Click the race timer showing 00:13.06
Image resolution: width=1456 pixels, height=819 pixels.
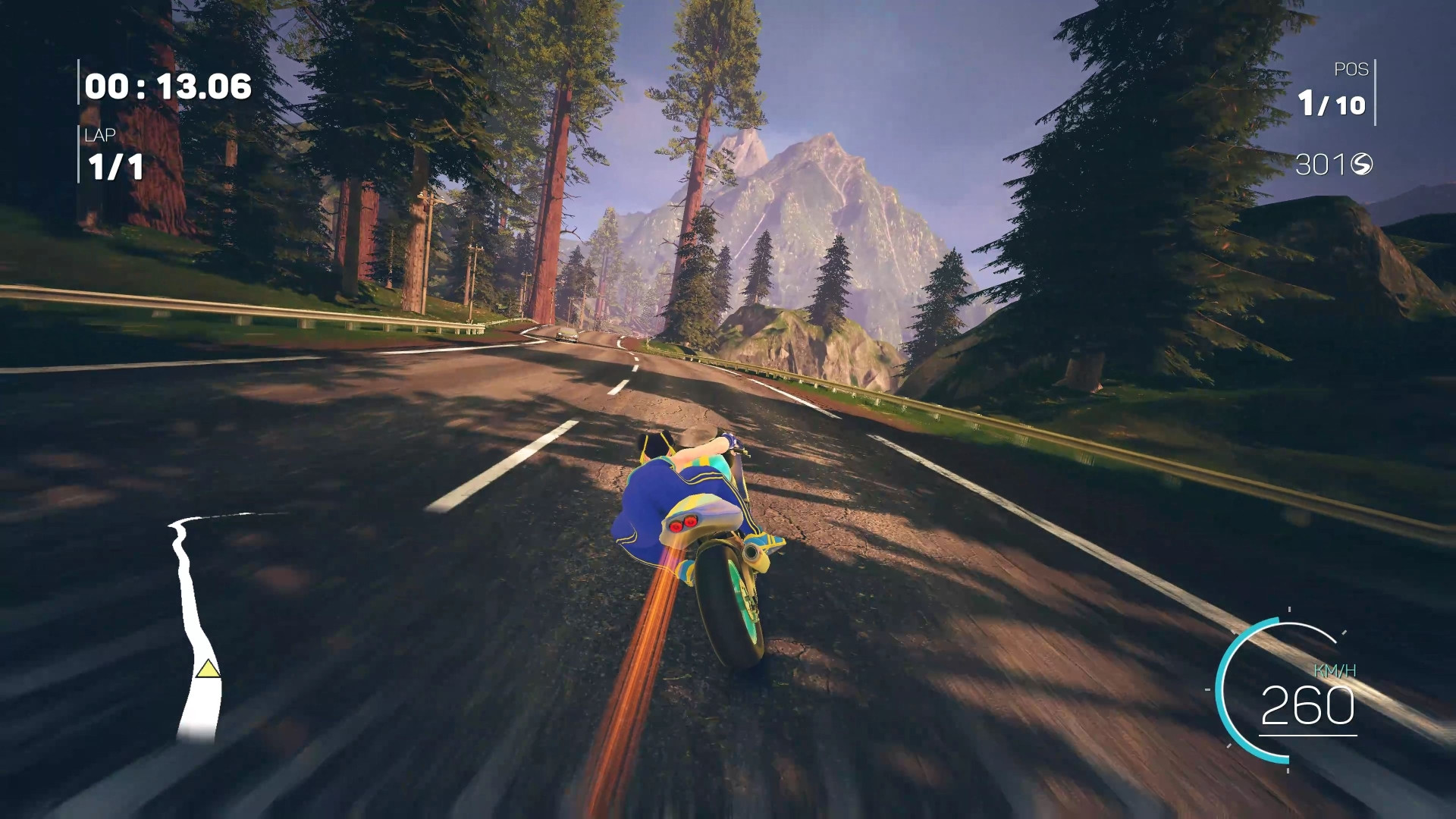[x=167, y=86]
